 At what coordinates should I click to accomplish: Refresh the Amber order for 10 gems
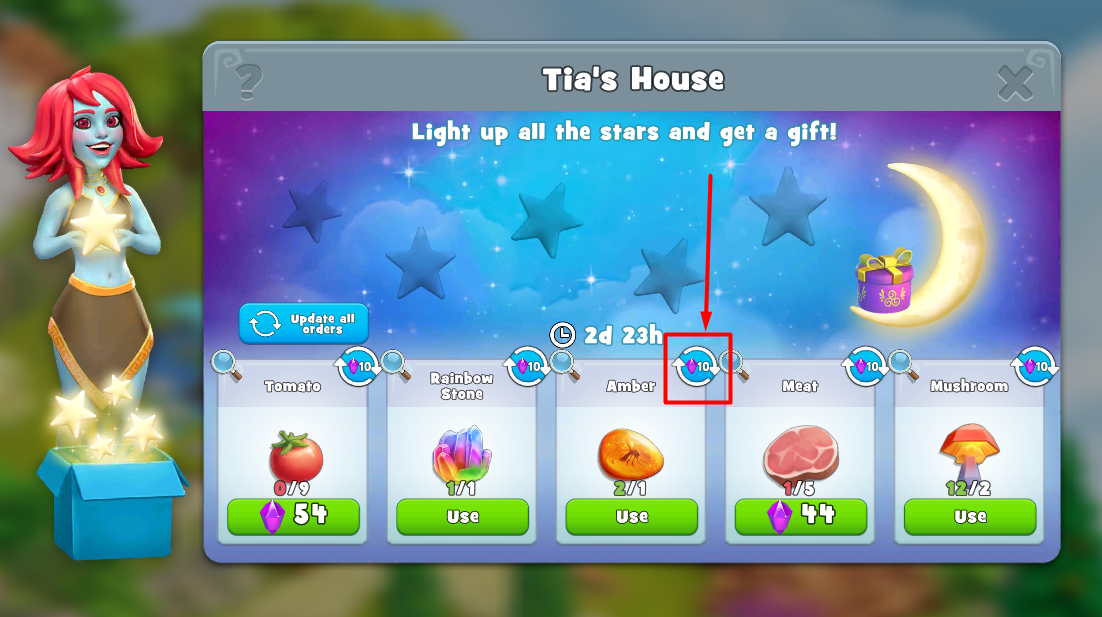tap(697, 367)
